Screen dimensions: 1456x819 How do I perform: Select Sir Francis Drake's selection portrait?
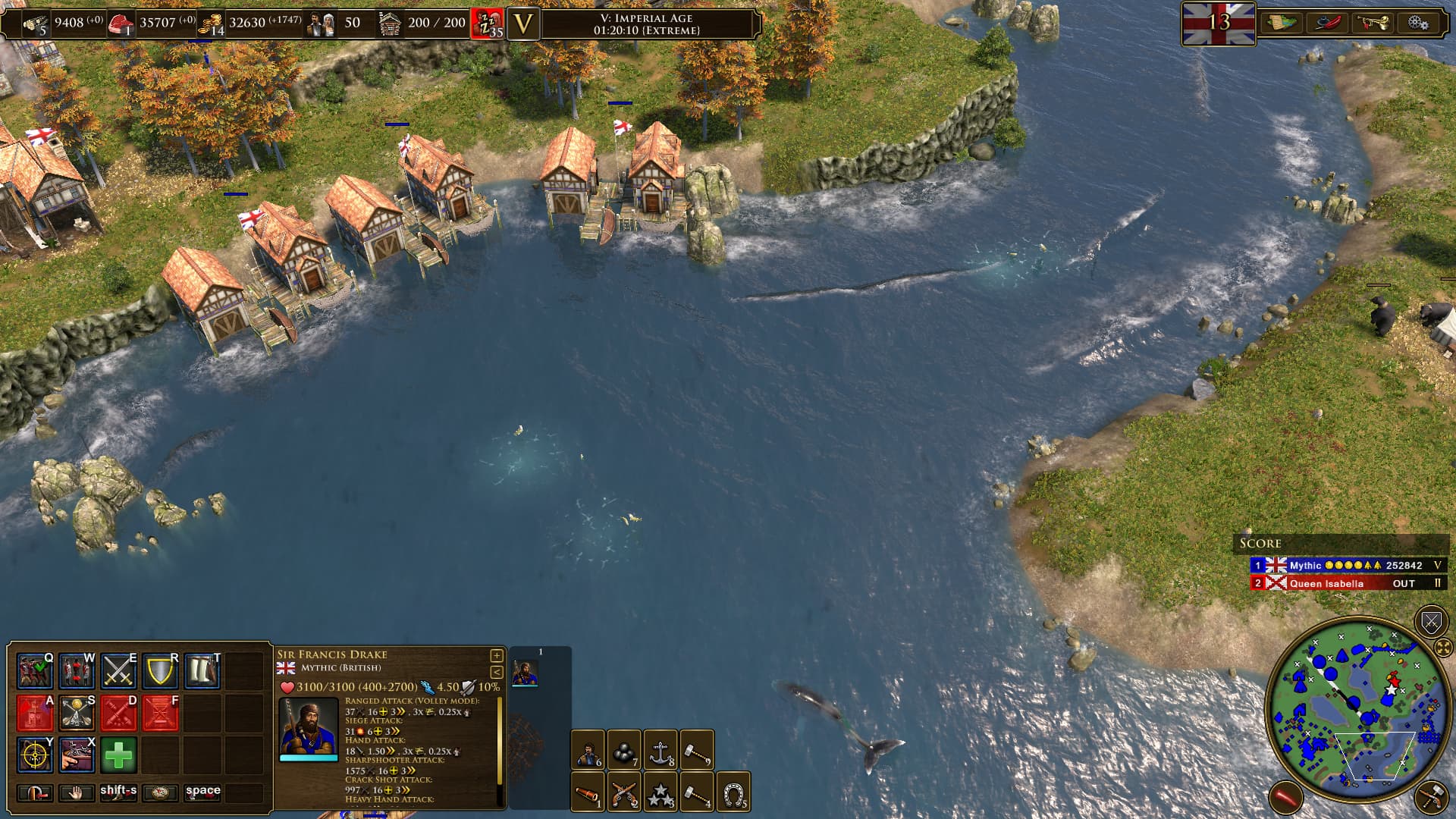click(x=525, y=673)
